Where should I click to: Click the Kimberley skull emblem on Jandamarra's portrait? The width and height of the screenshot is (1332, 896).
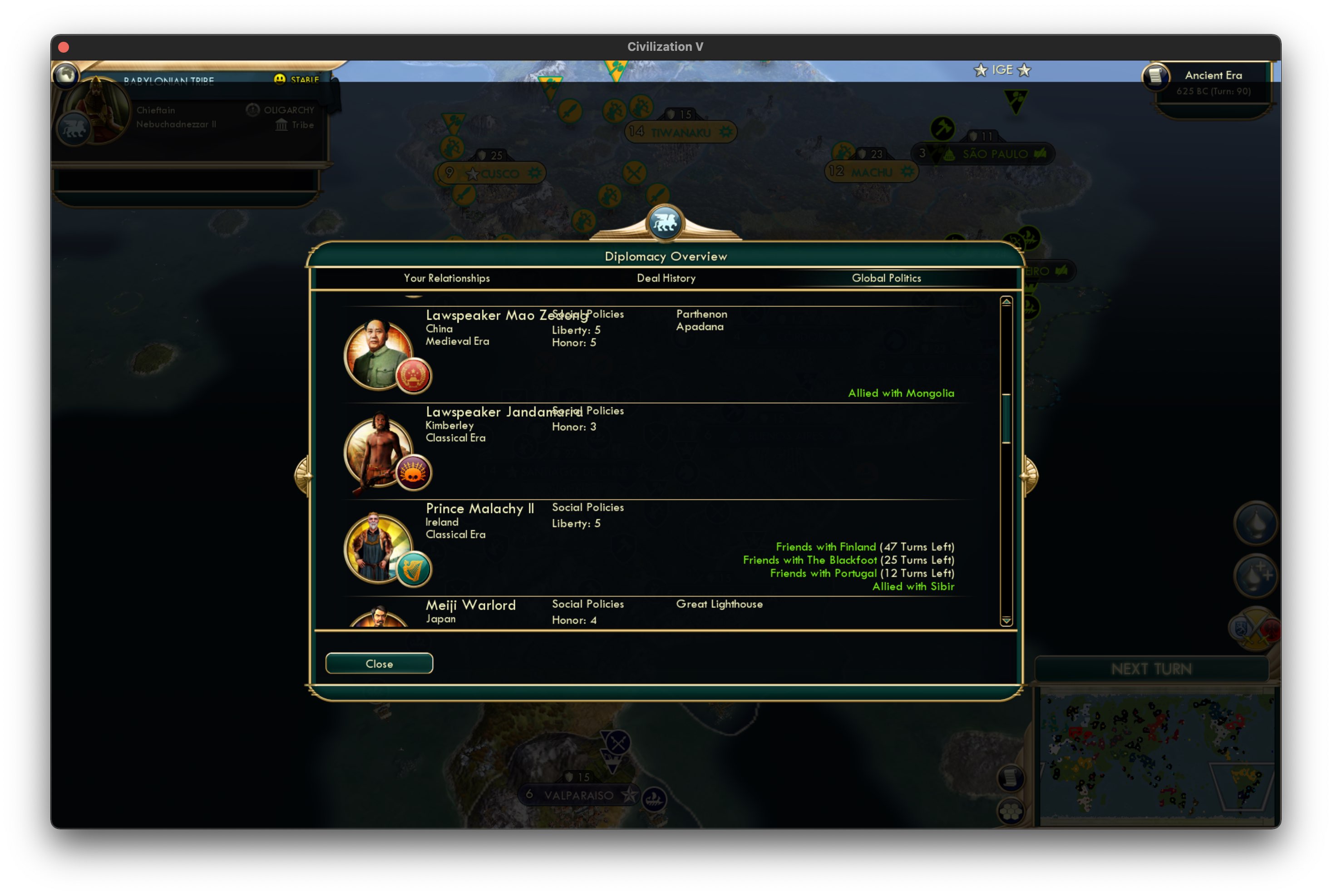pyautogui.click(x=413, y=473)
